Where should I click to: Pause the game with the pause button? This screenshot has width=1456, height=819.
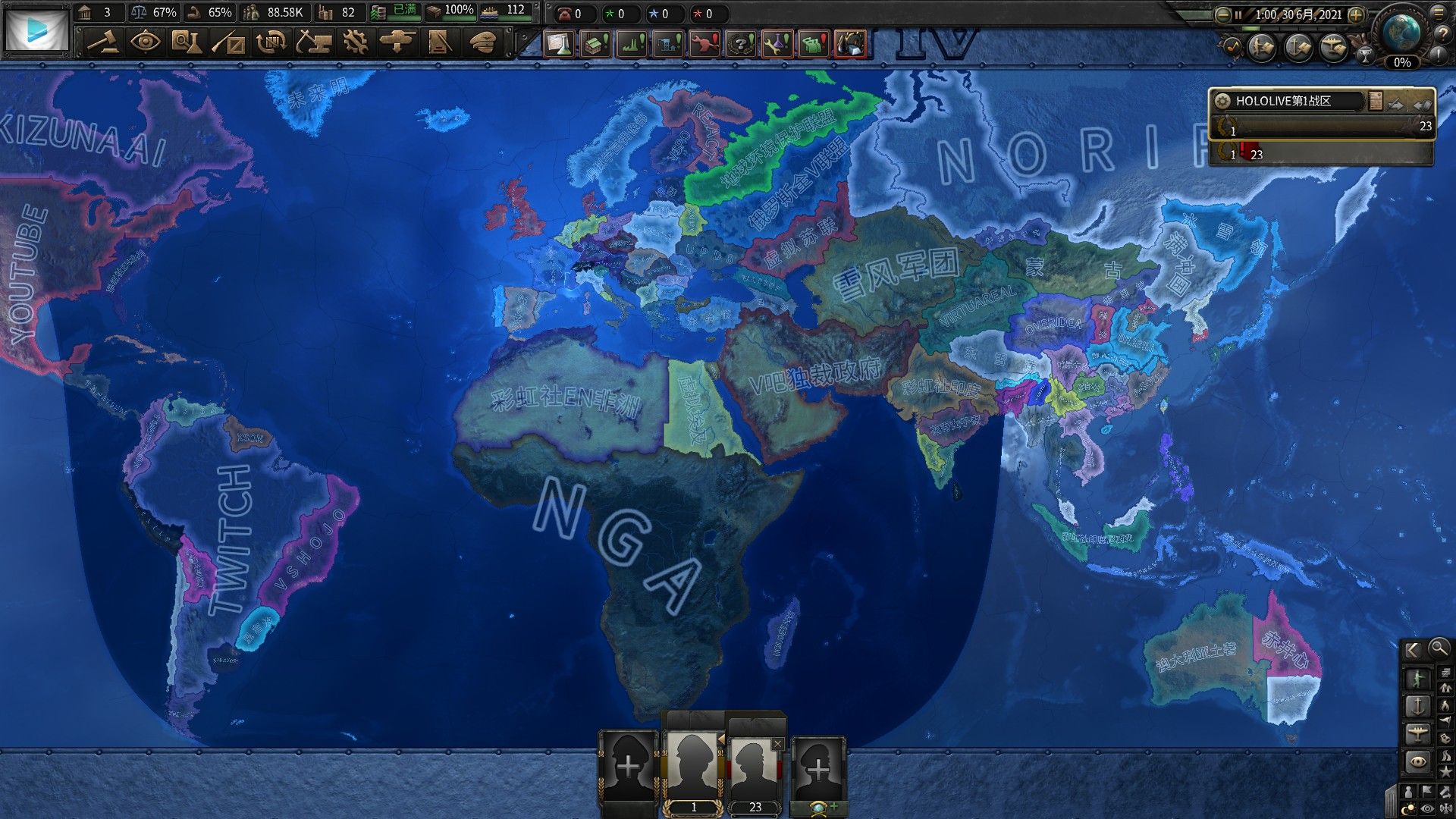click(1238, 15)
